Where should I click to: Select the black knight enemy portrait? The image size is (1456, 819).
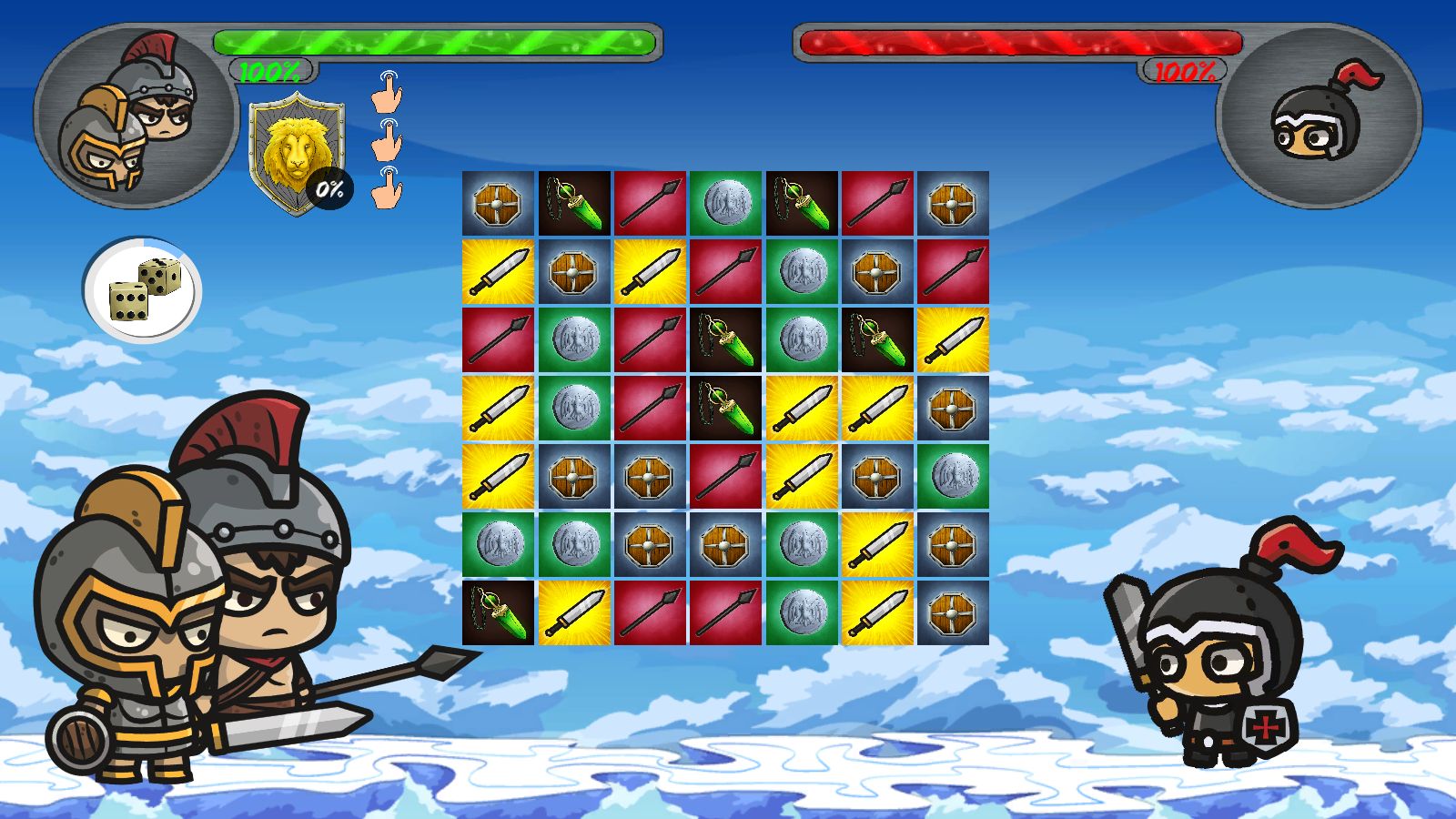[1319, 117]
